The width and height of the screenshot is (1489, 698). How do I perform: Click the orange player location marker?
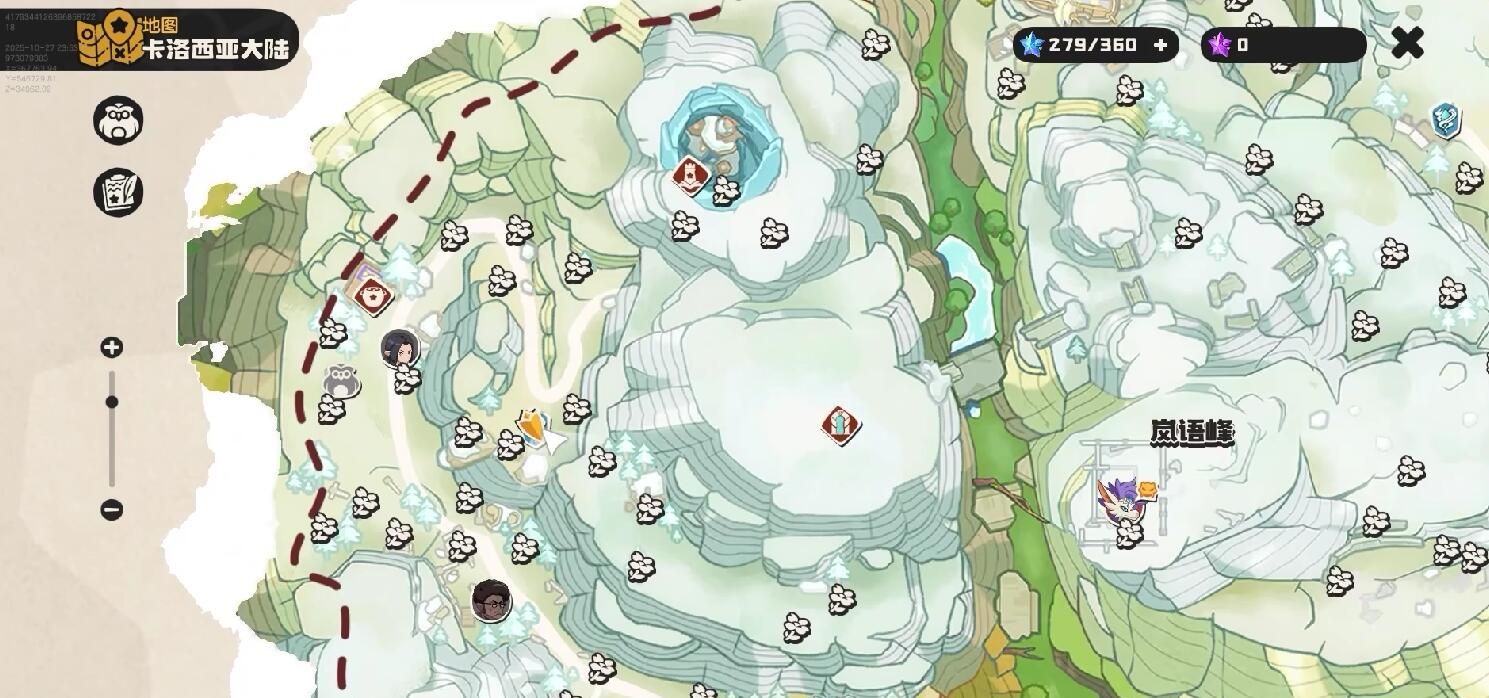point(532,428)
